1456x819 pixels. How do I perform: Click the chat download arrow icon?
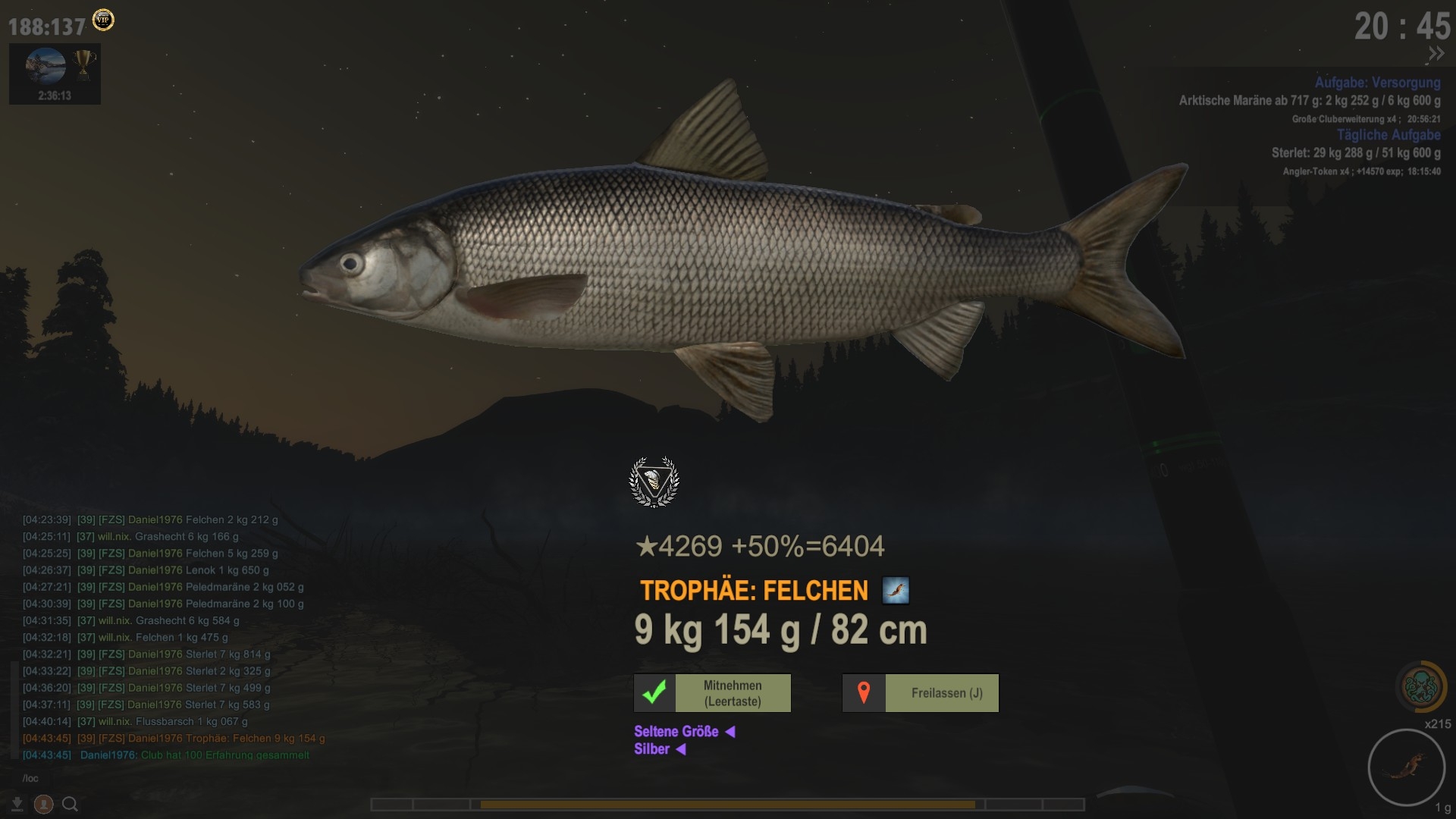pyautogui.click(x=17, y=804)
